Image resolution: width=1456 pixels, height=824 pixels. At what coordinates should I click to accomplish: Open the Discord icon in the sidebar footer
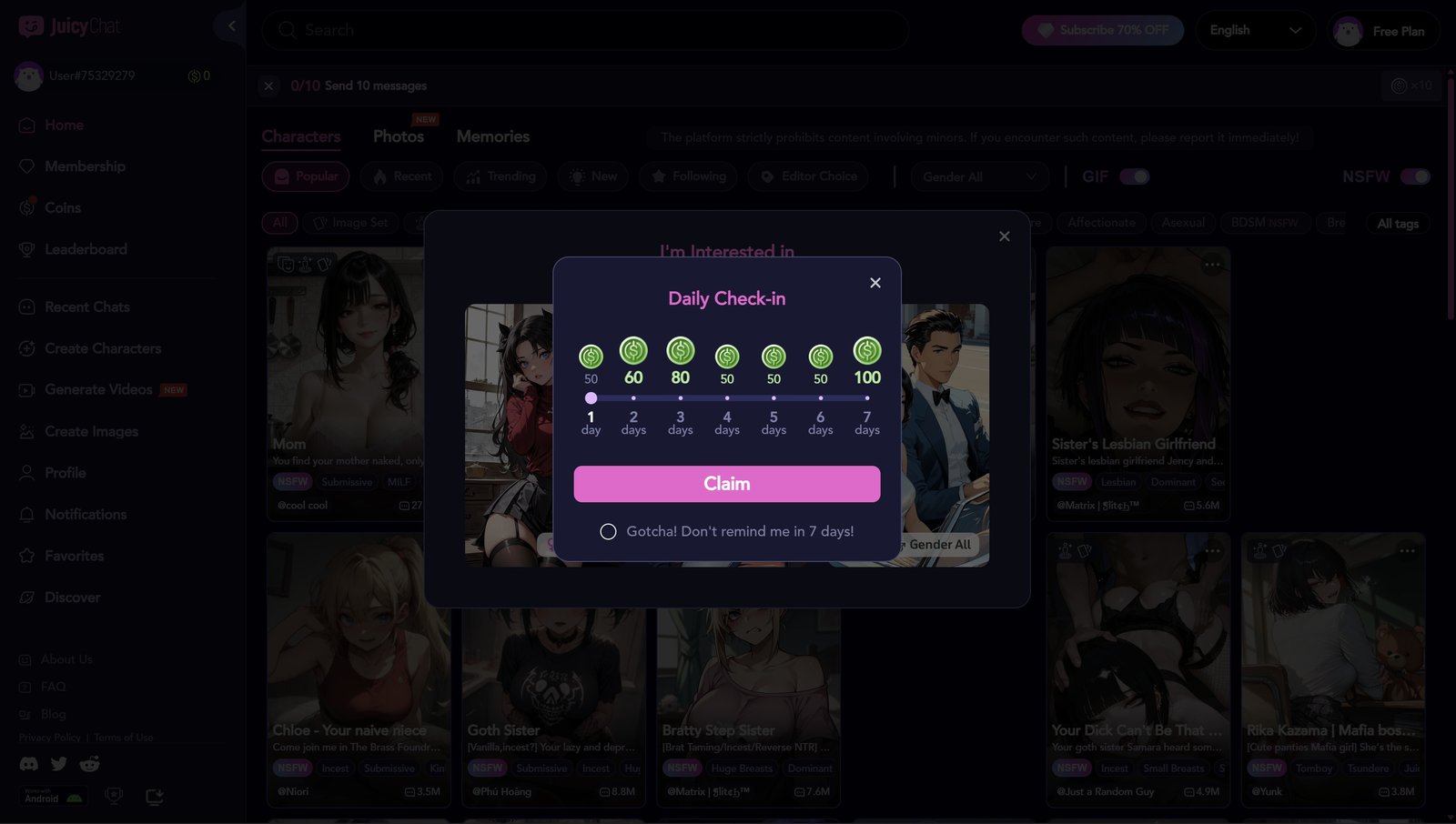coord(28,764)
